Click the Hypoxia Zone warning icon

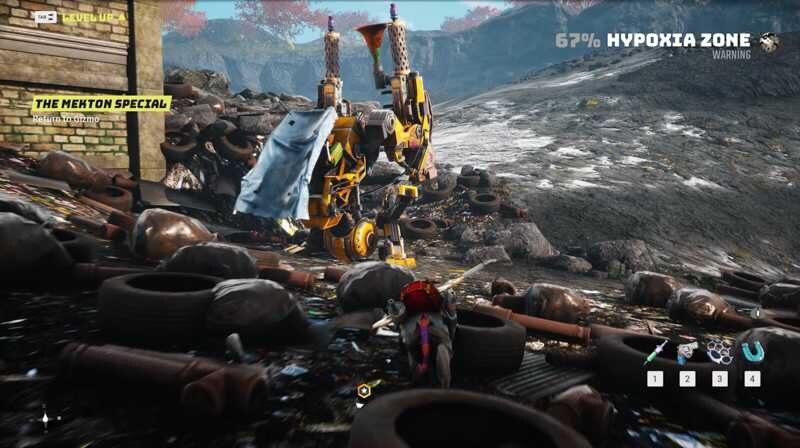(769, 42)
